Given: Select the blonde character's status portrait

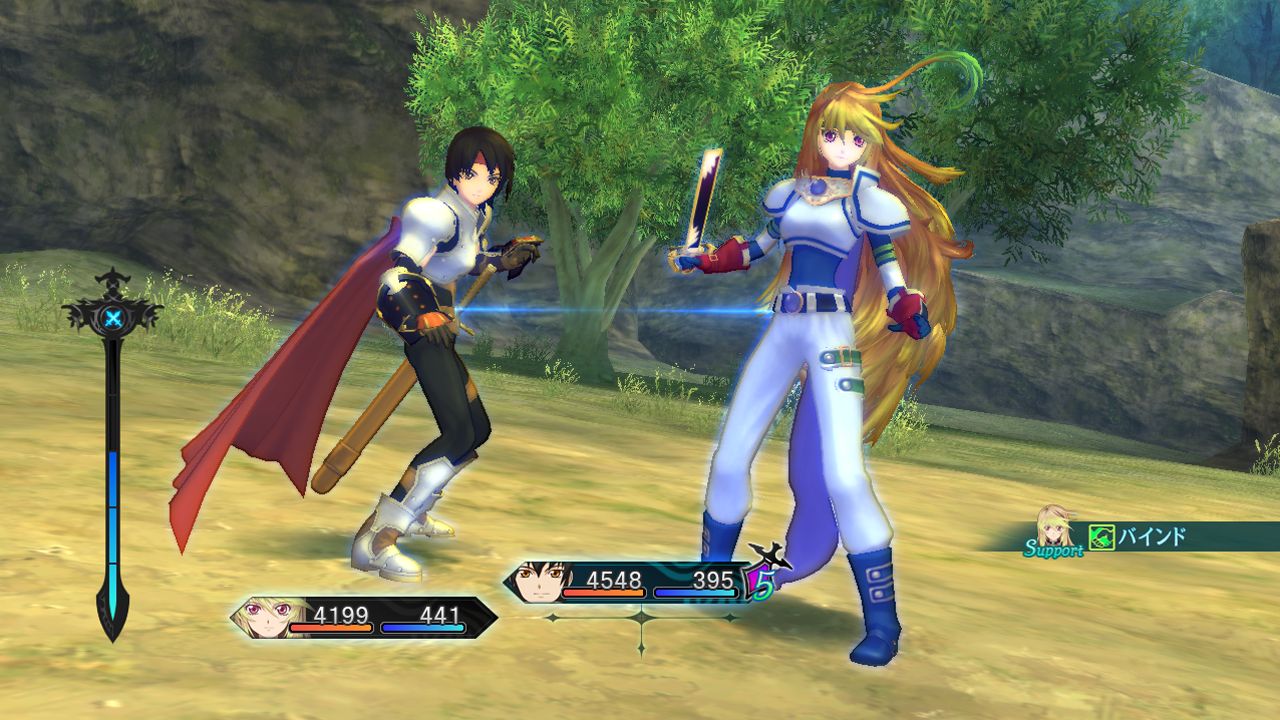Looking at the screenshot, I should (x=262, y=616).
